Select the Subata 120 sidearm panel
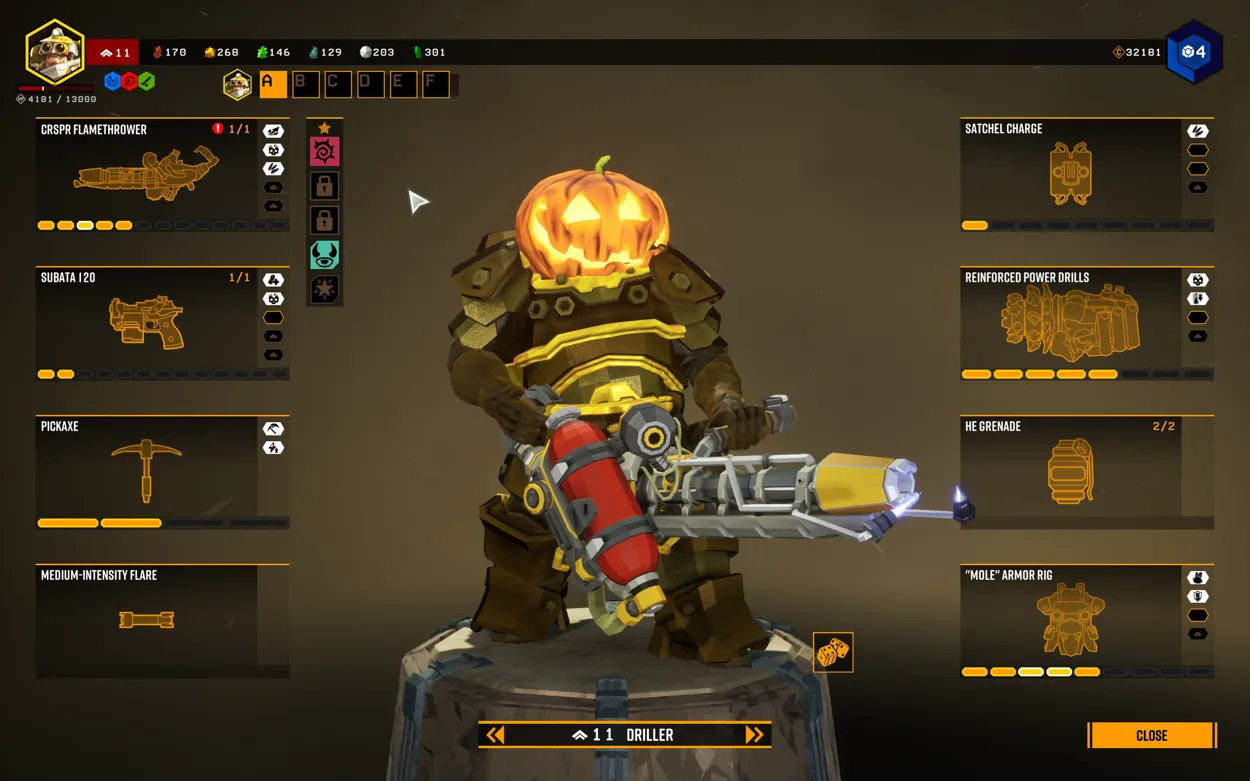This screenshot has height=781, width=1250. pos(147,323)
